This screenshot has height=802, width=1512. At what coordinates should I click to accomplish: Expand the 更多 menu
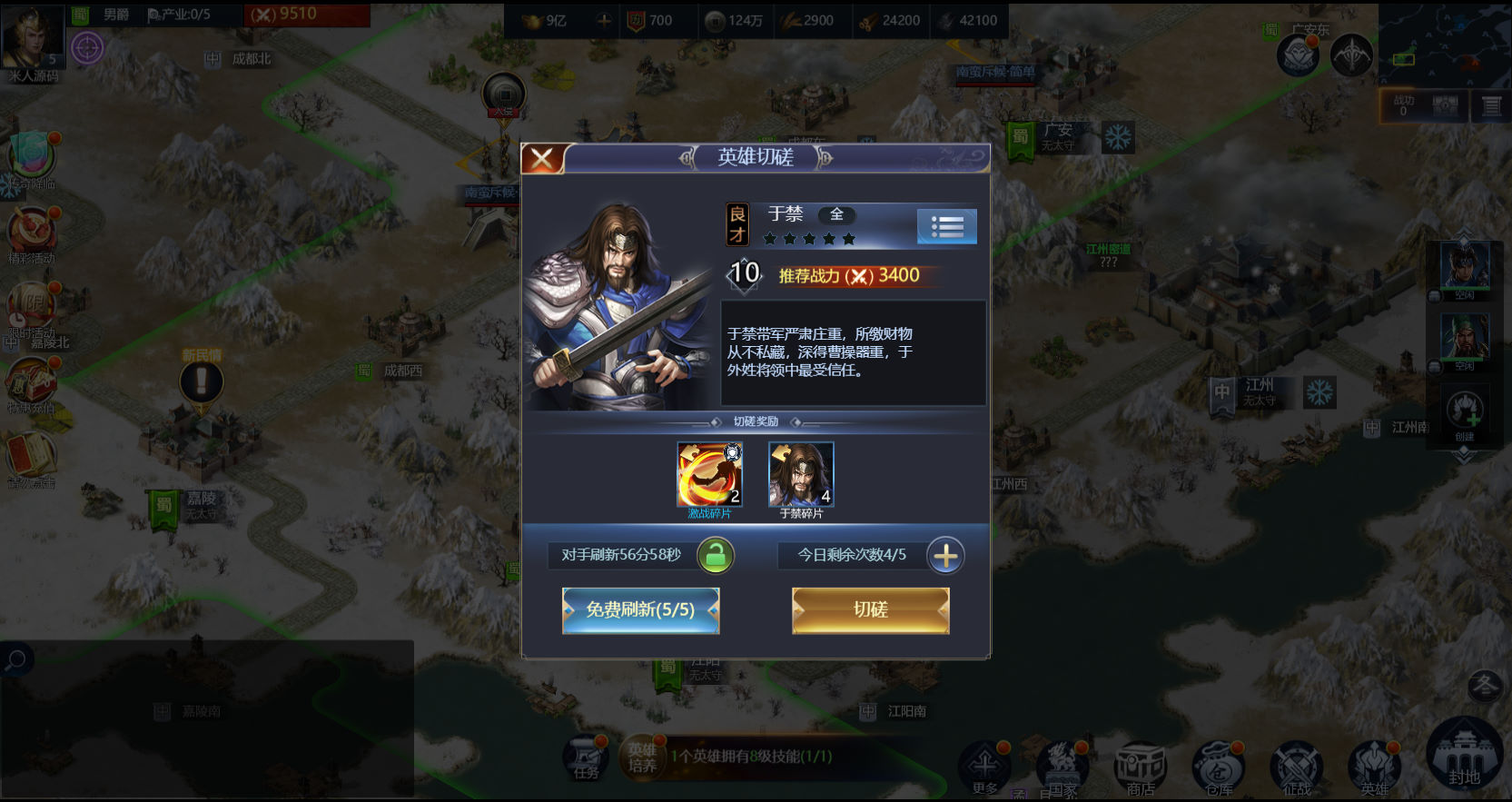click(x=985, y=767)
